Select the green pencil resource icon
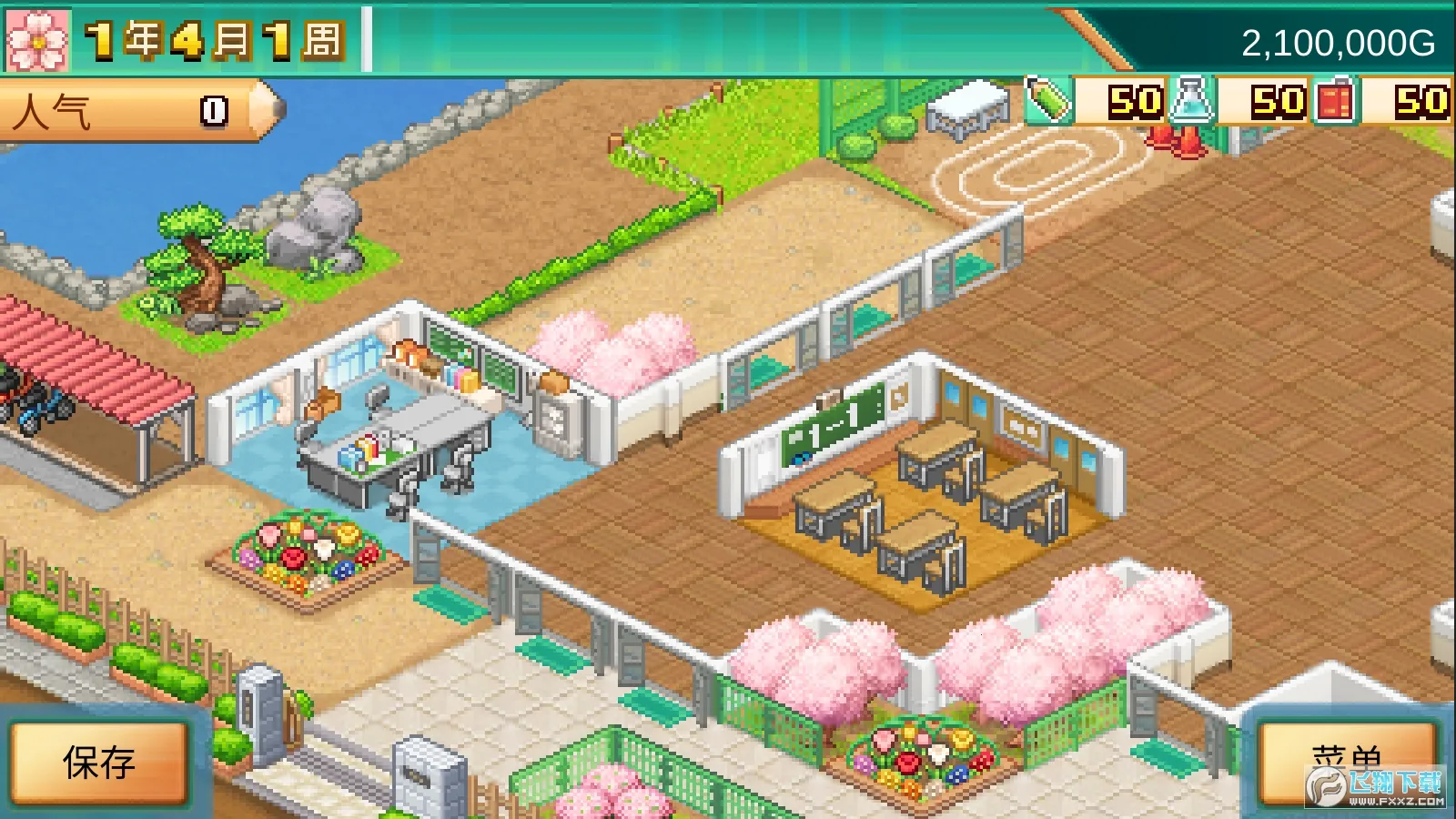This screenshot has height=819, width=1456. [x=1047, y=100]
